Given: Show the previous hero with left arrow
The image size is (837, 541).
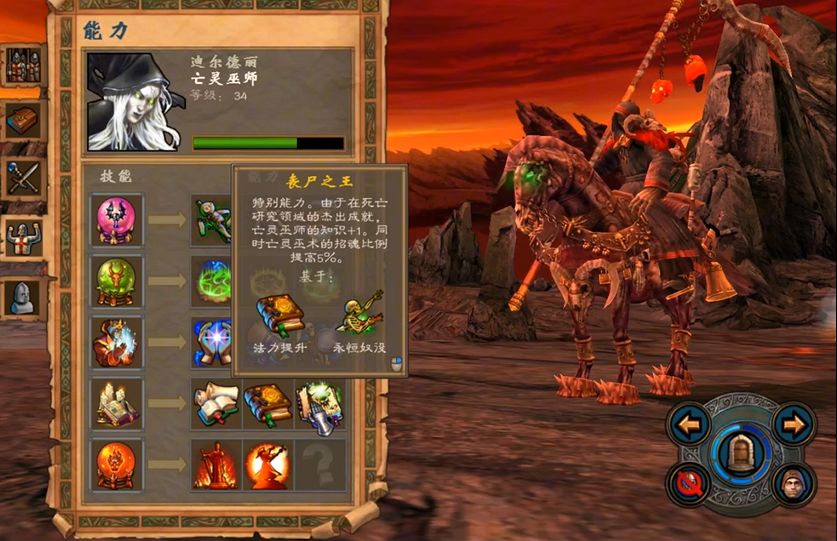Looking at the screenshot, I should [689, 425].
